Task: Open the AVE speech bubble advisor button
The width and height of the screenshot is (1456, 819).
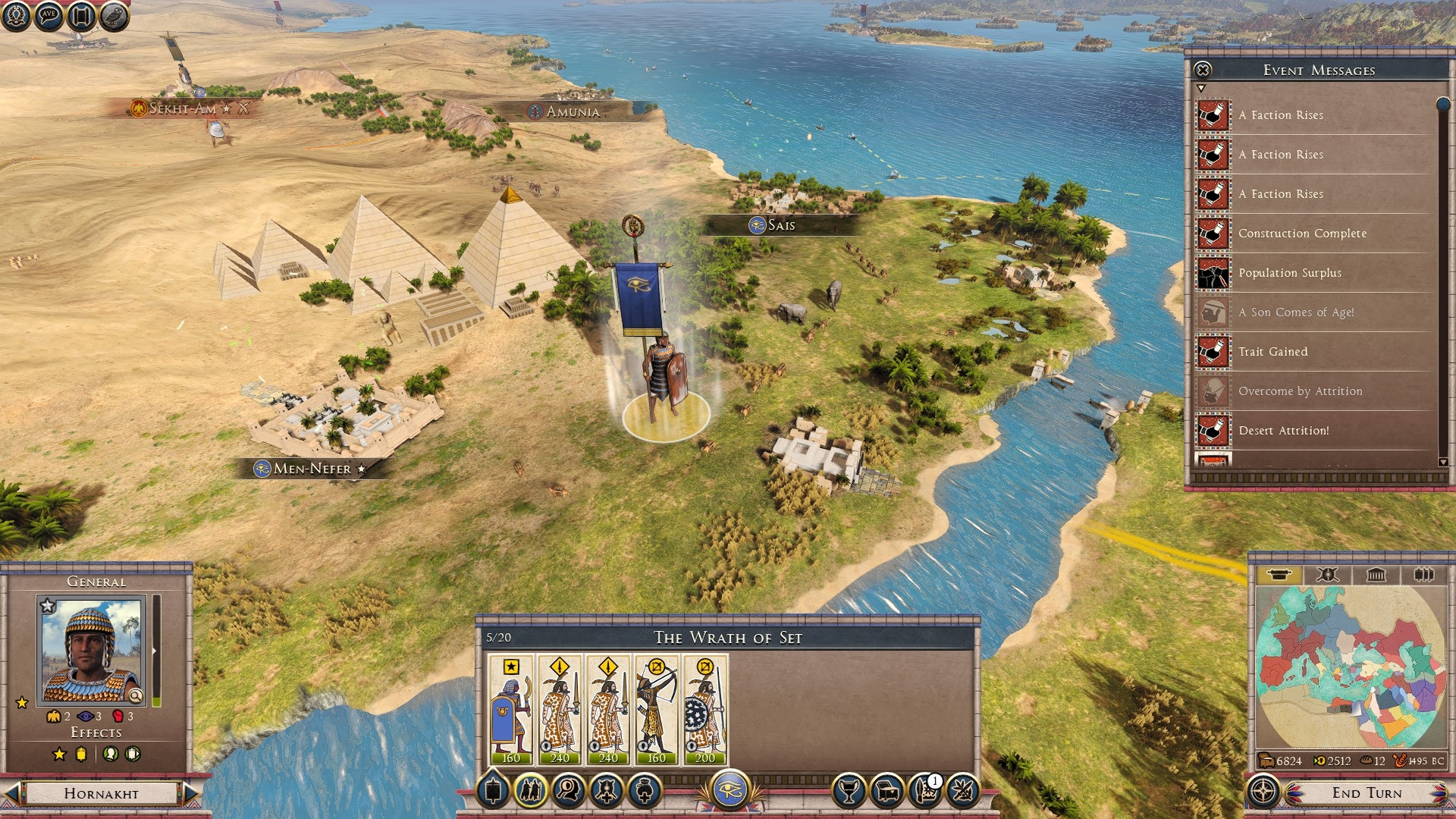Action: click(x=49, y=15)
